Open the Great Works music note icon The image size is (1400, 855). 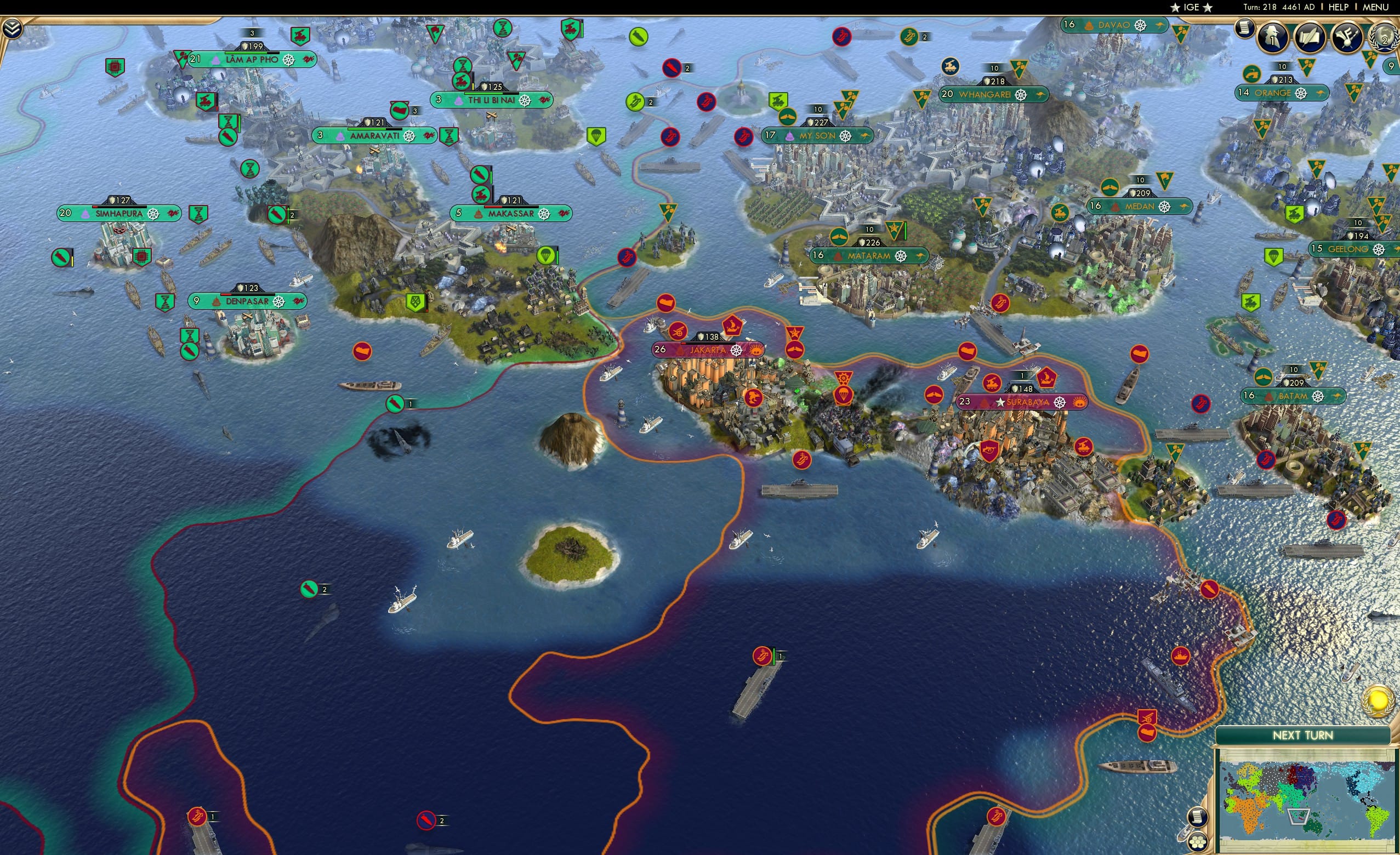(x=1347, y=37)
